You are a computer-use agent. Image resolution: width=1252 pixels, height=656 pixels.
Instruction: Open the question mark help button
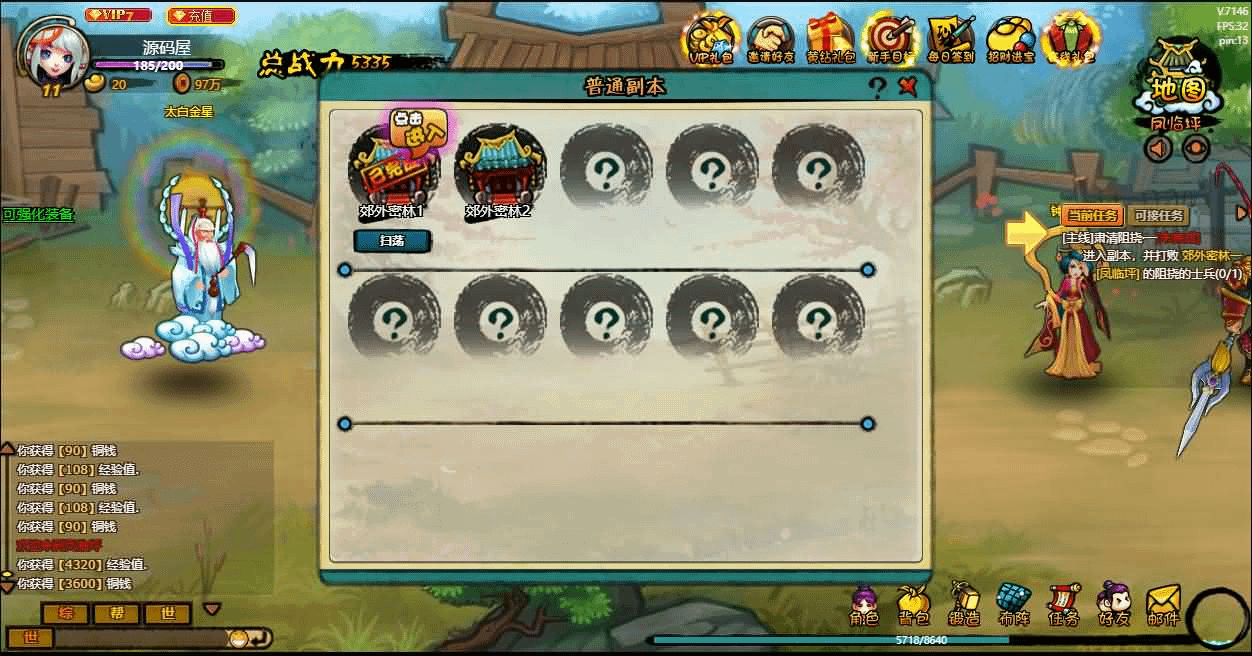click(x=877, y=88)
